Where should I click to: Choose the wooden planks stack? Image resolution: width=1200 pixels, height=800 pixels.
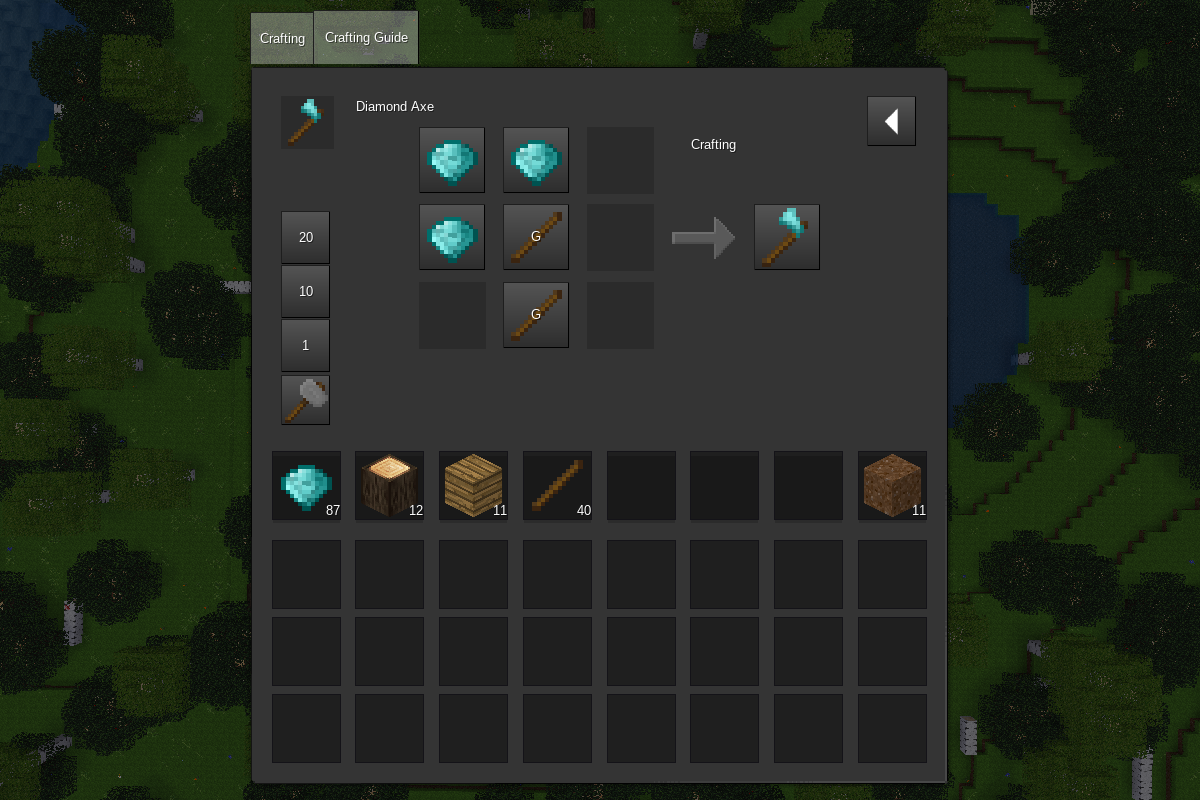(x=473, y=486)
